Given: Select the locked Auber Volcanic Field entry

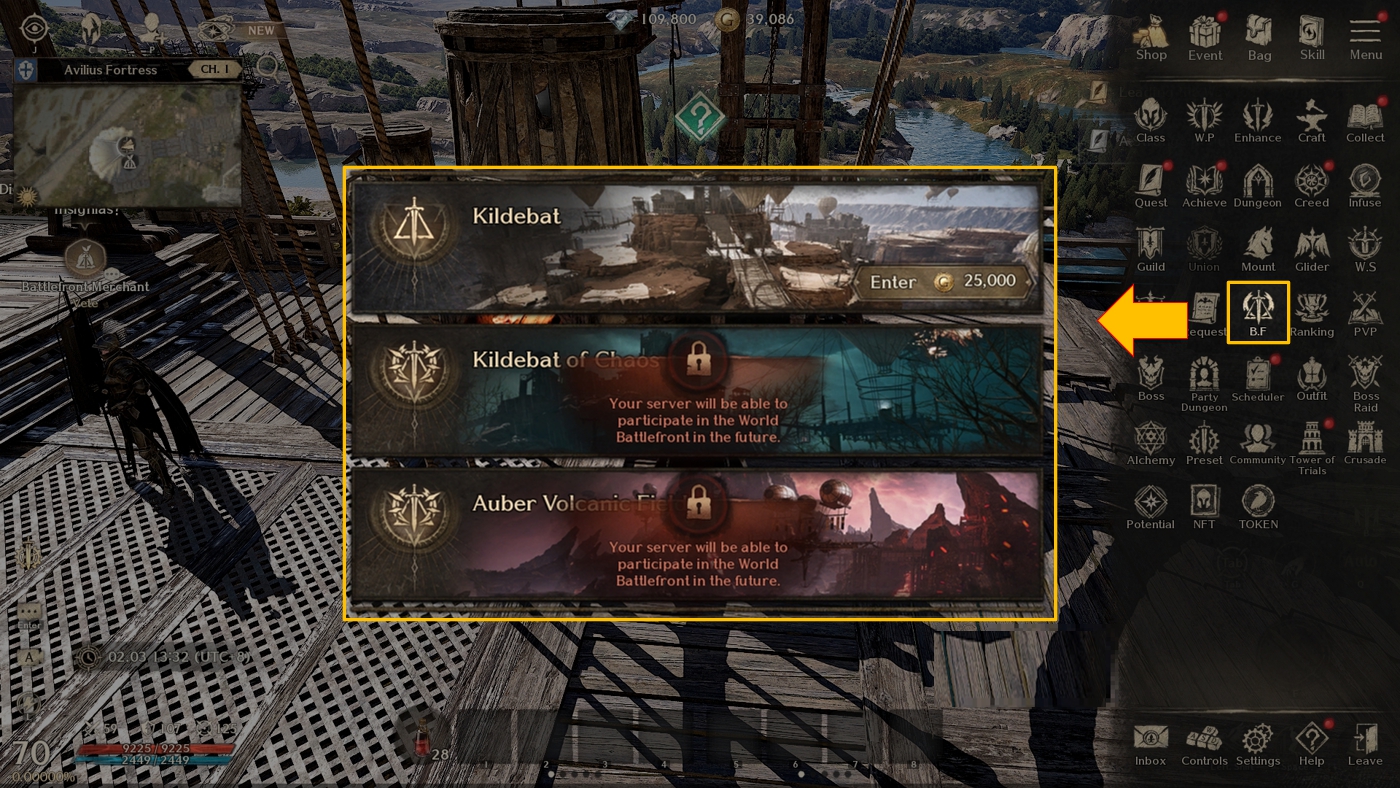Looking at the screenshot, I should tap(697, 532).
